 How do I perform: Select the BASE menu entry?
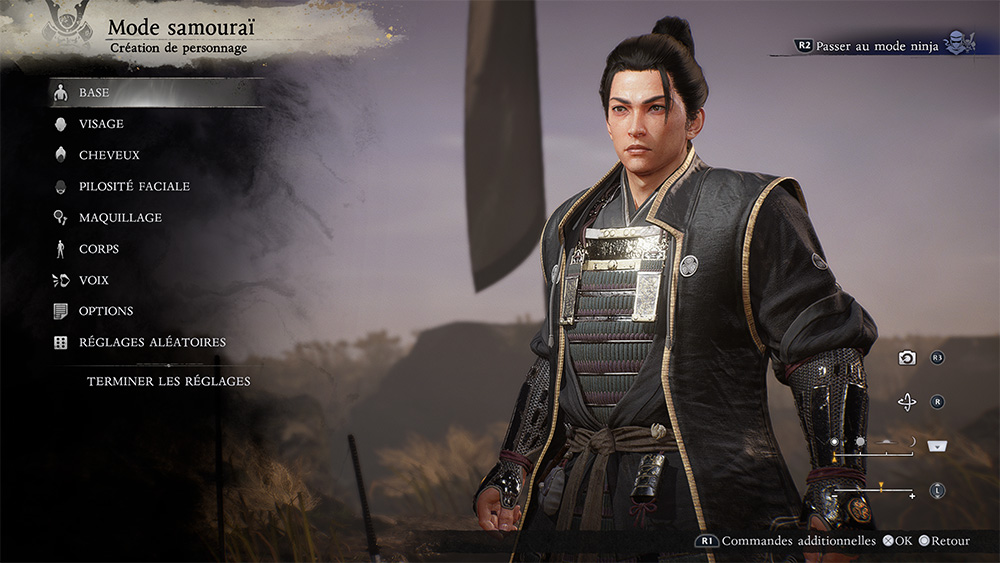pos(94,93)
